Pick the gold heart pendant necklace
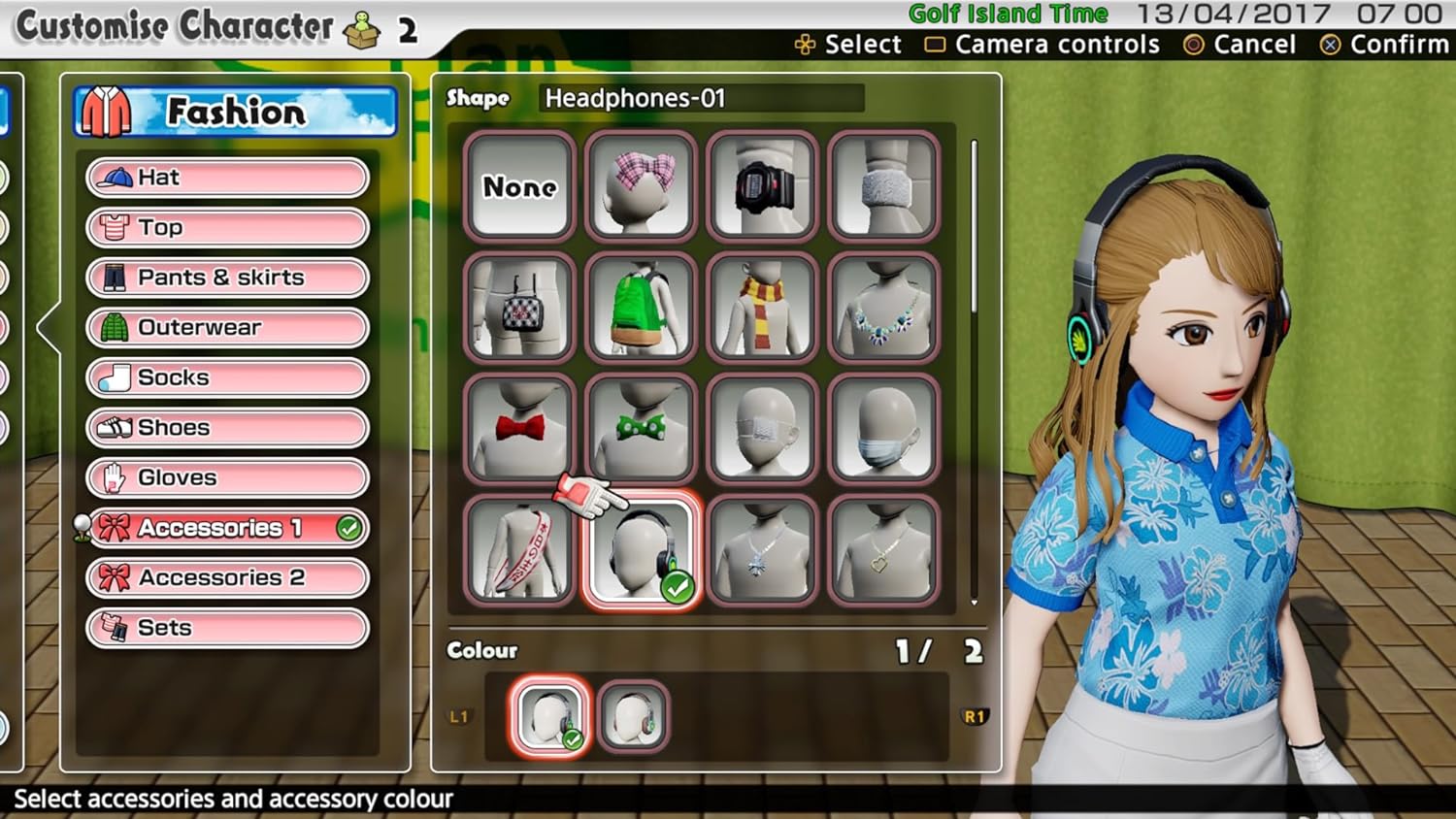This screenshot has width=1456, height=819. coord(883,550)
